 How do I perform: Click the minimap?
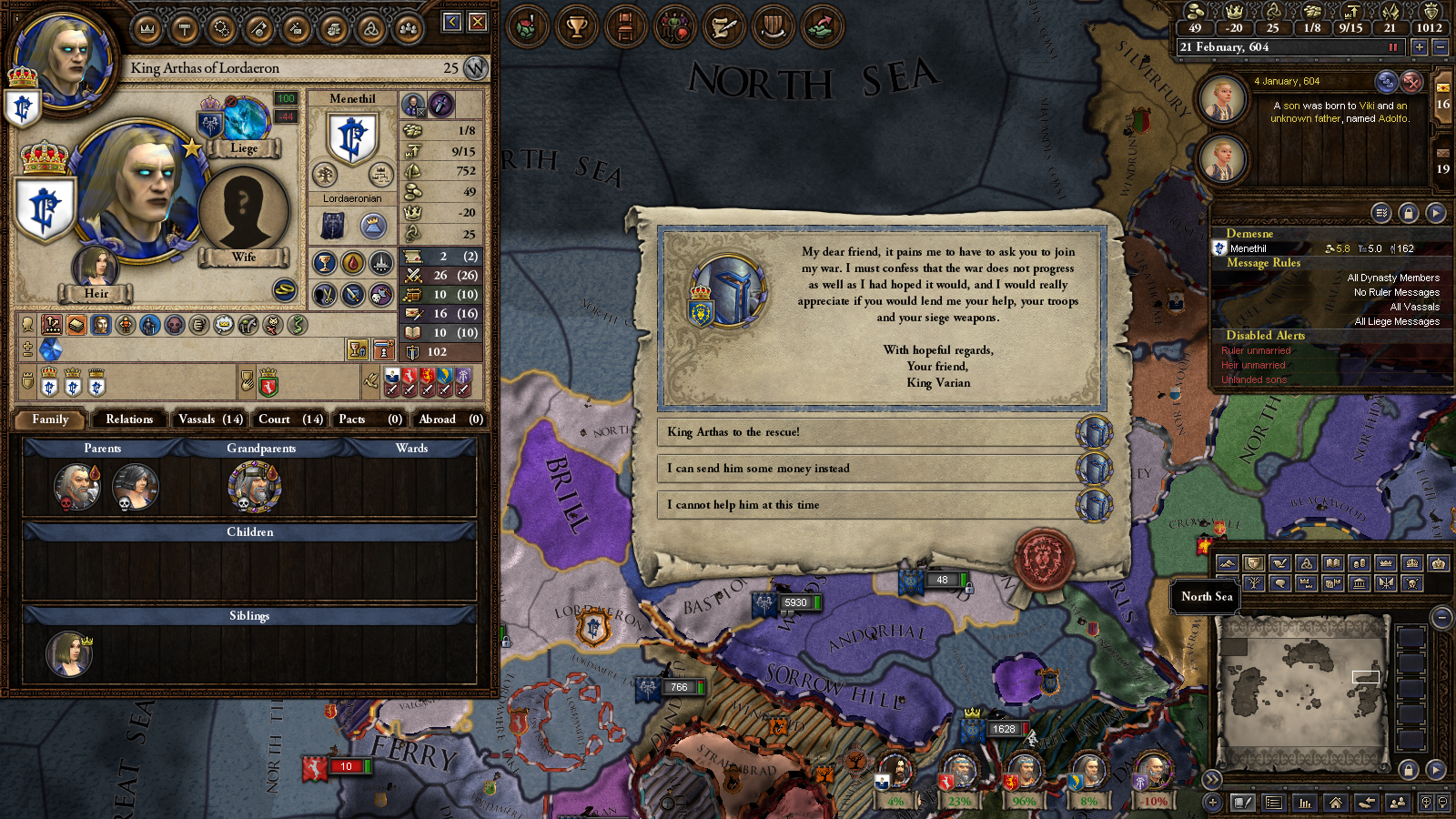[1301, 681]
